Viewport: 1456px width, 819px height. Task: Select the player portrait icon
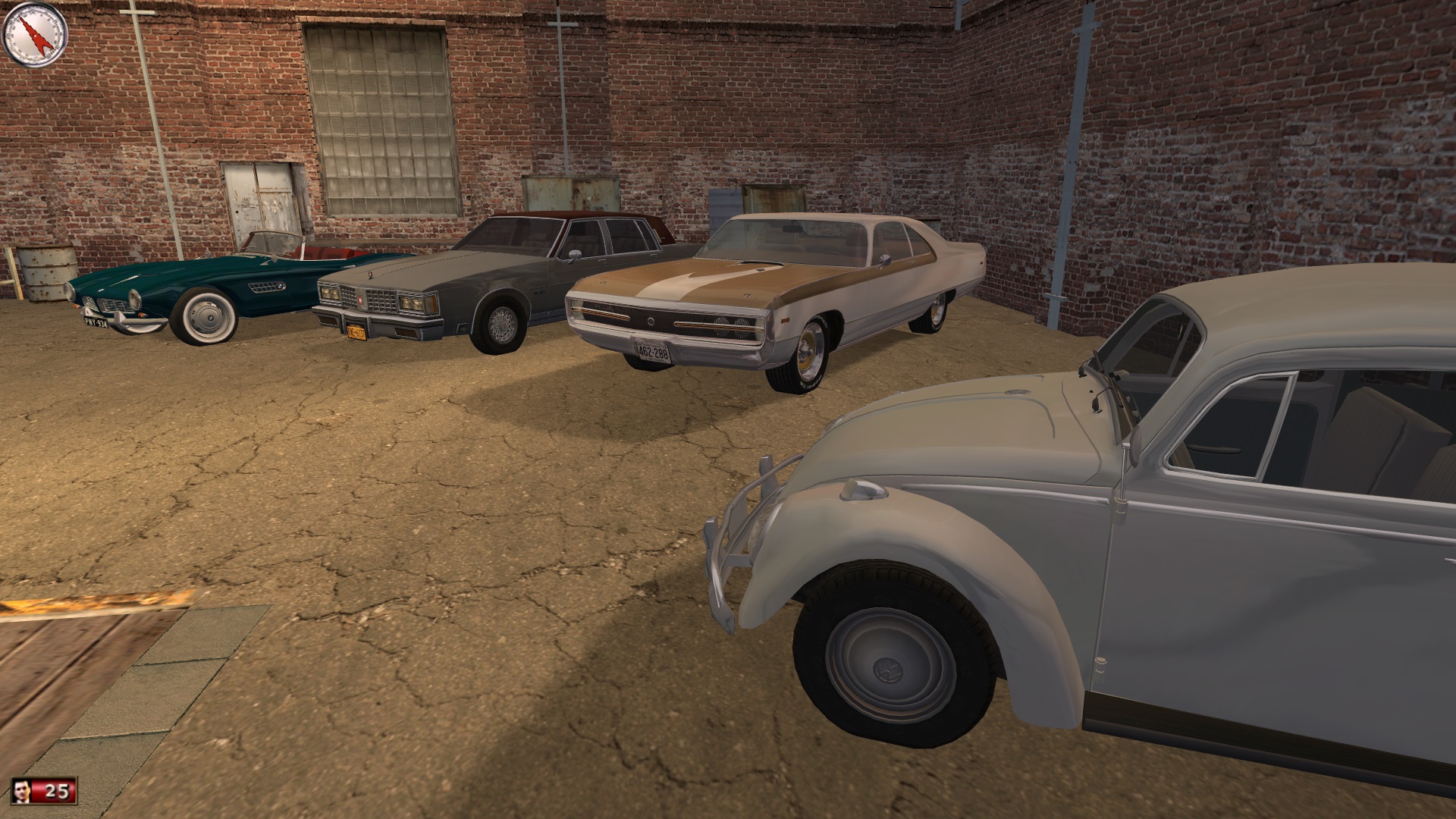pyautogui.click(x=24, y=792)
